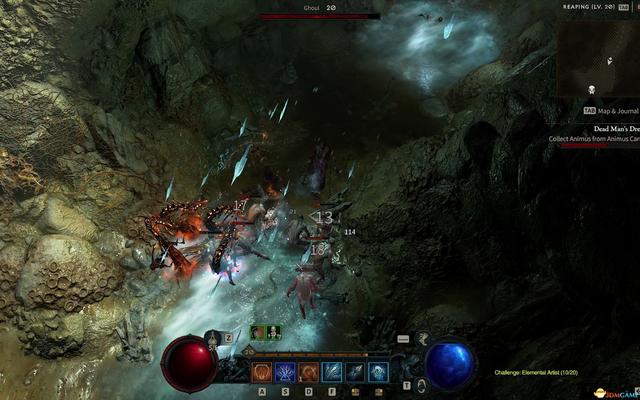Click the horse mount icon above the mana orb
Screen dimensions: 640x400
click(422, 339)
